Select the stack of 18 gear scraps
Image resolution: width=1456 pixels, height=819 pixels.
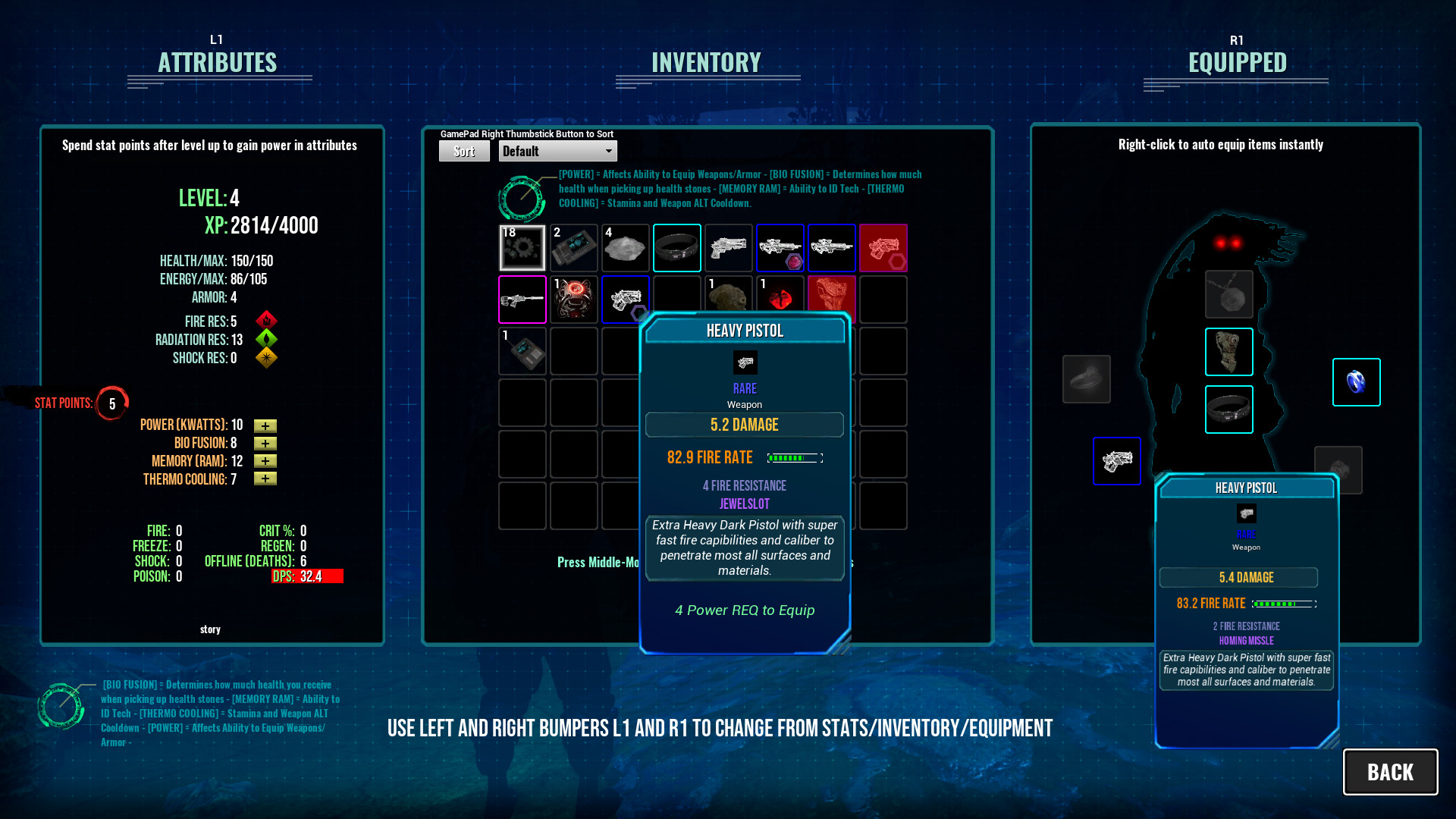coord(522,248)
